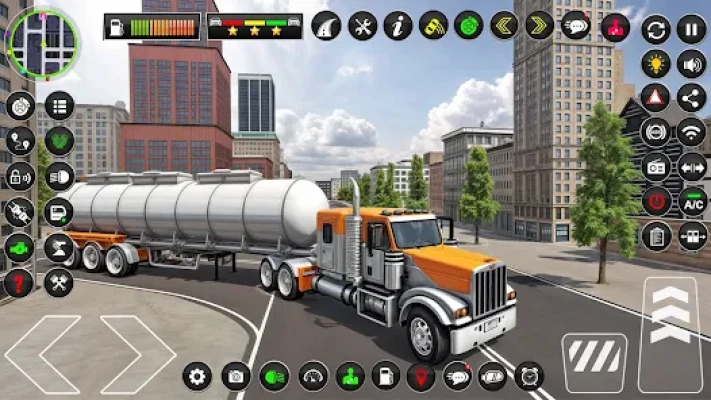Pause the game
Image resolution: width=711 pixels, height=400 pixels.
click(x=691, y=29)
